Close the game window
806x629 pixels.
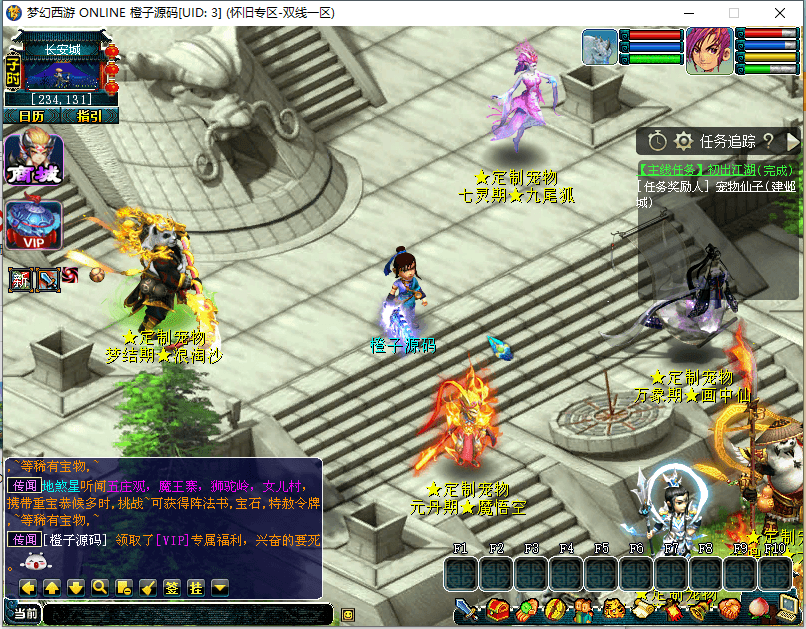(779, 13)
